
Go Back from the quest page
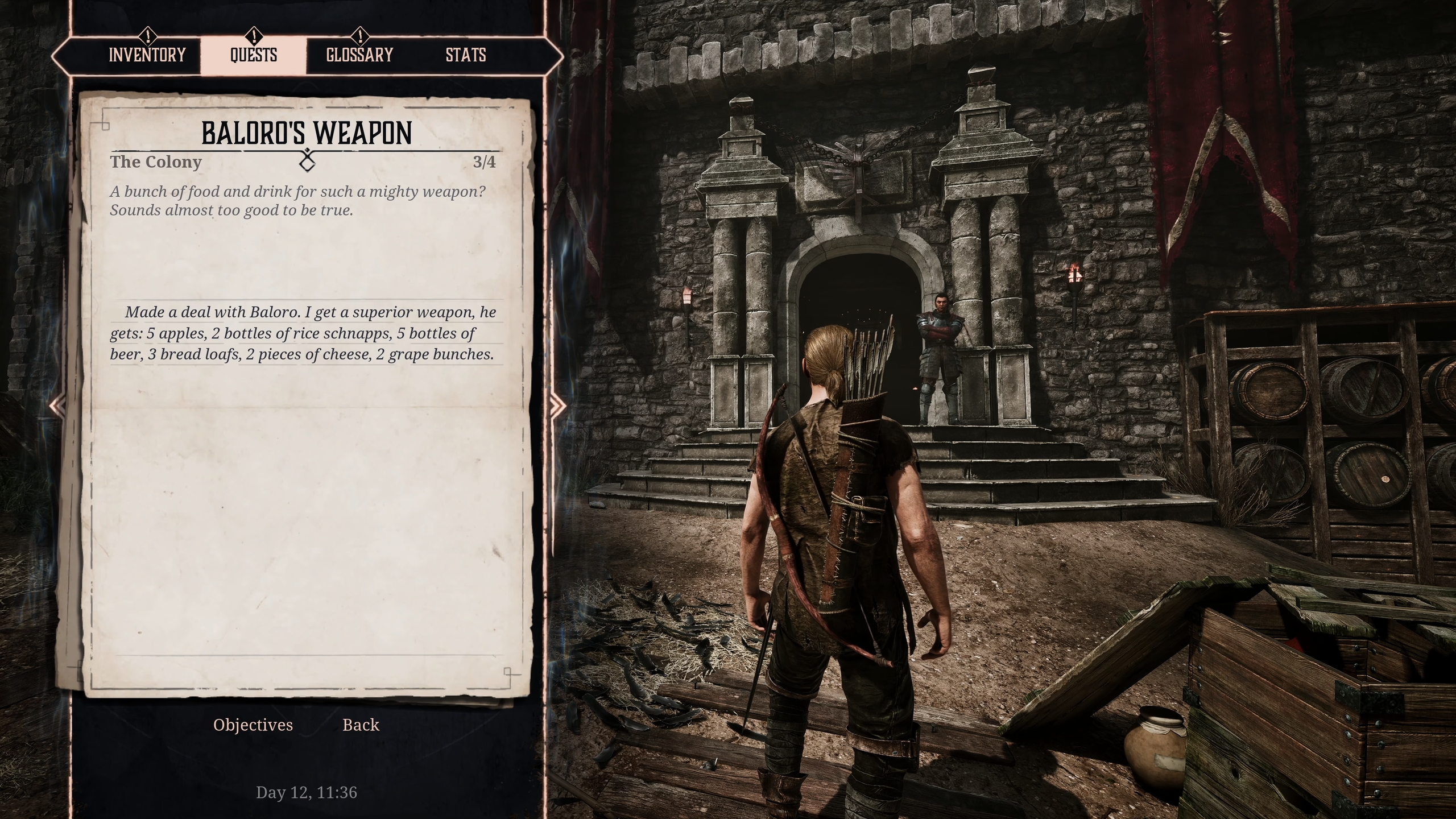click(361, 725)
